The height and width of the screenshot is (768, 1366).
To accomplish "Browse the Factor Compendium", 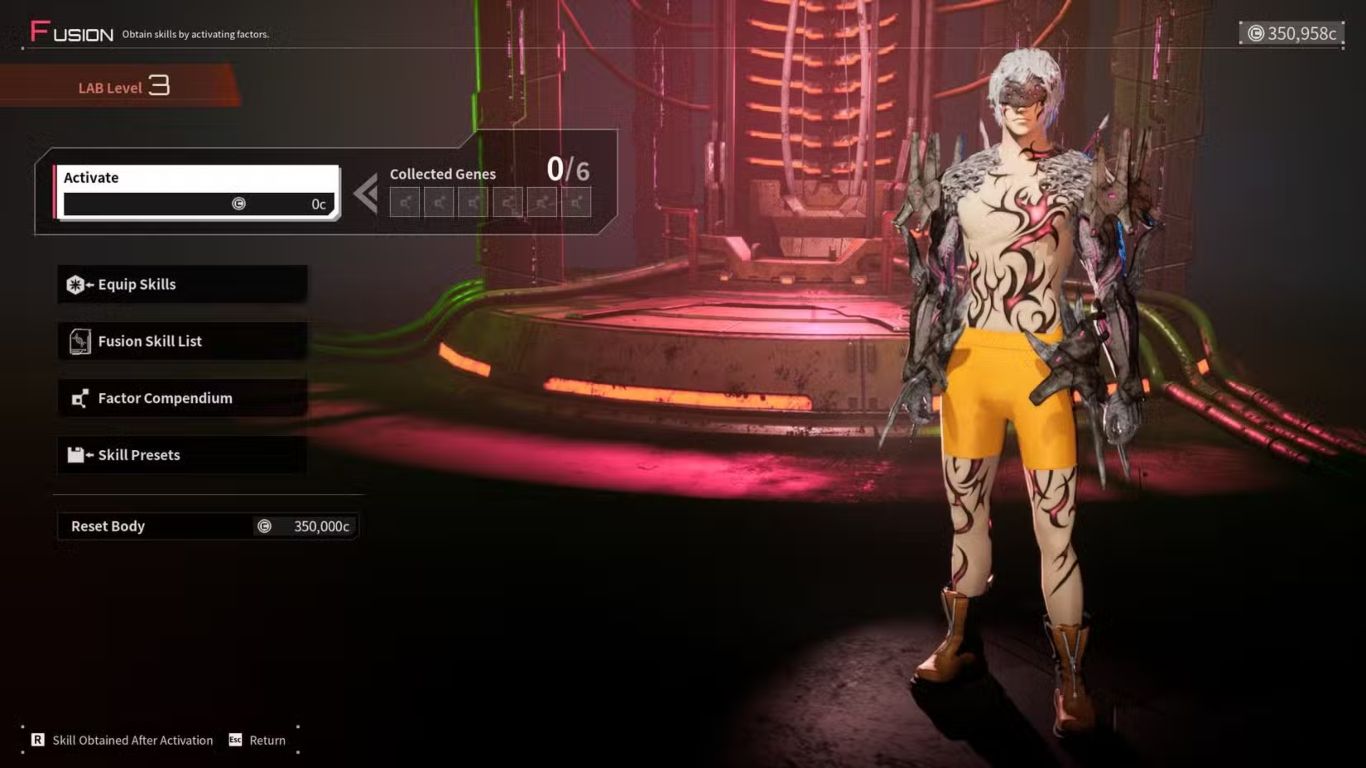I will 182,399.
